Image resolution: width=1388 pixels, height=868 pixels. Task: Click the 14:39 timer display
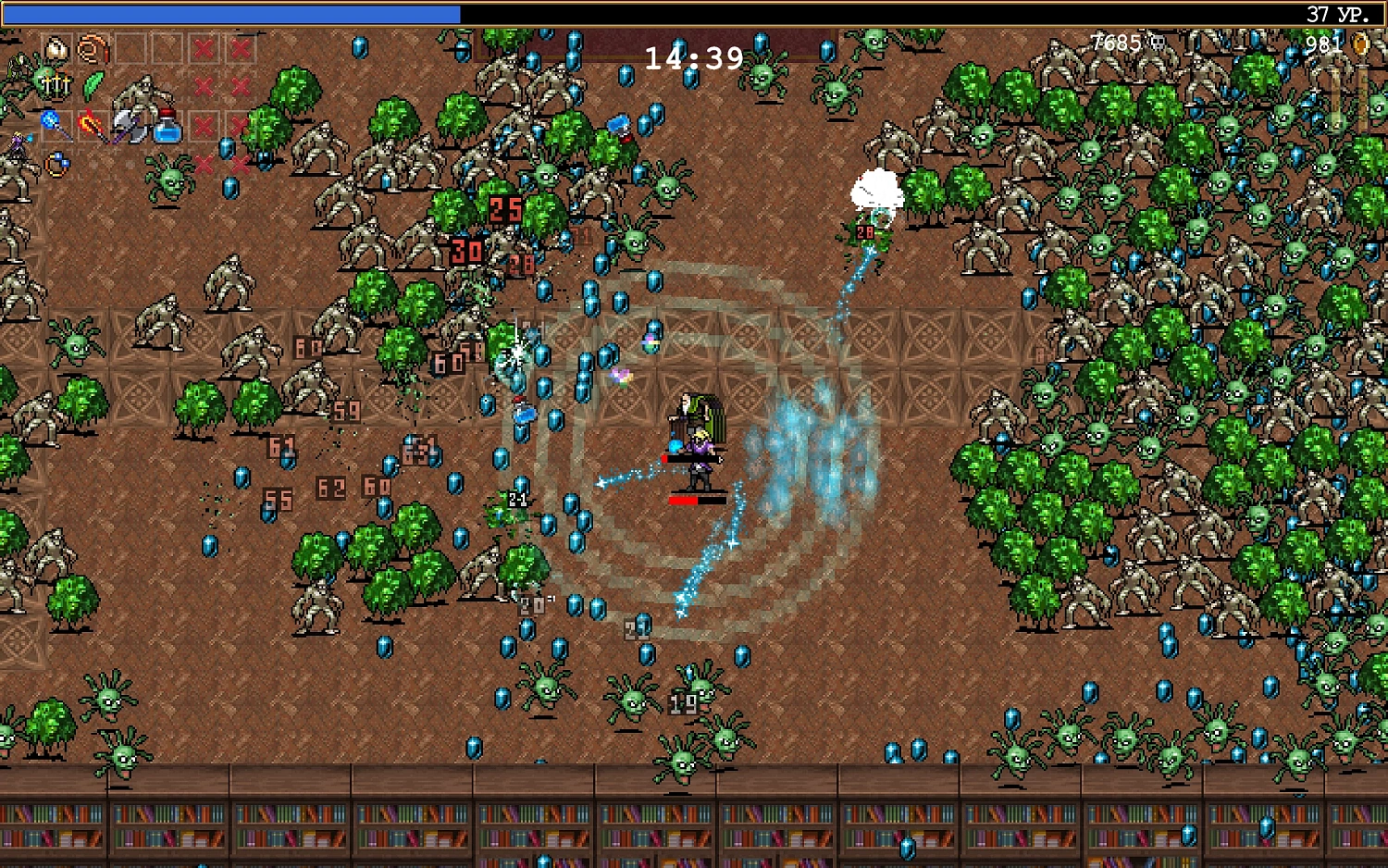(693, 57)
